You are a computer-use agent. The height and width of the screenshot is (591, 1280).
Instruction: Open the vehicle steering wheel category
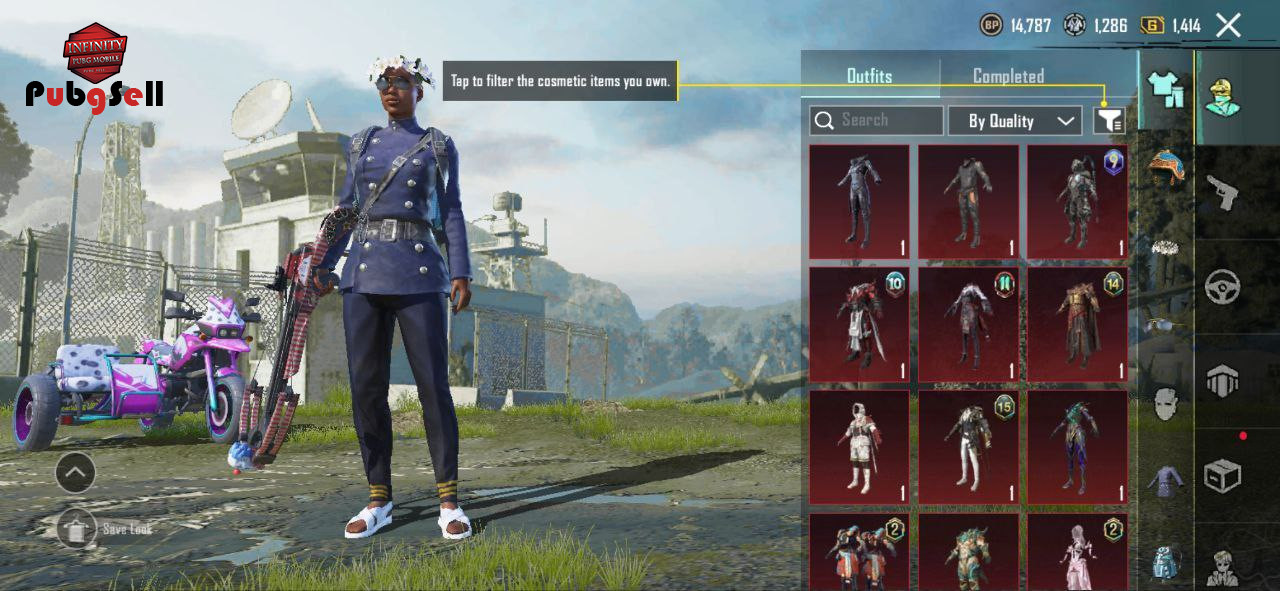[1222, 288]
